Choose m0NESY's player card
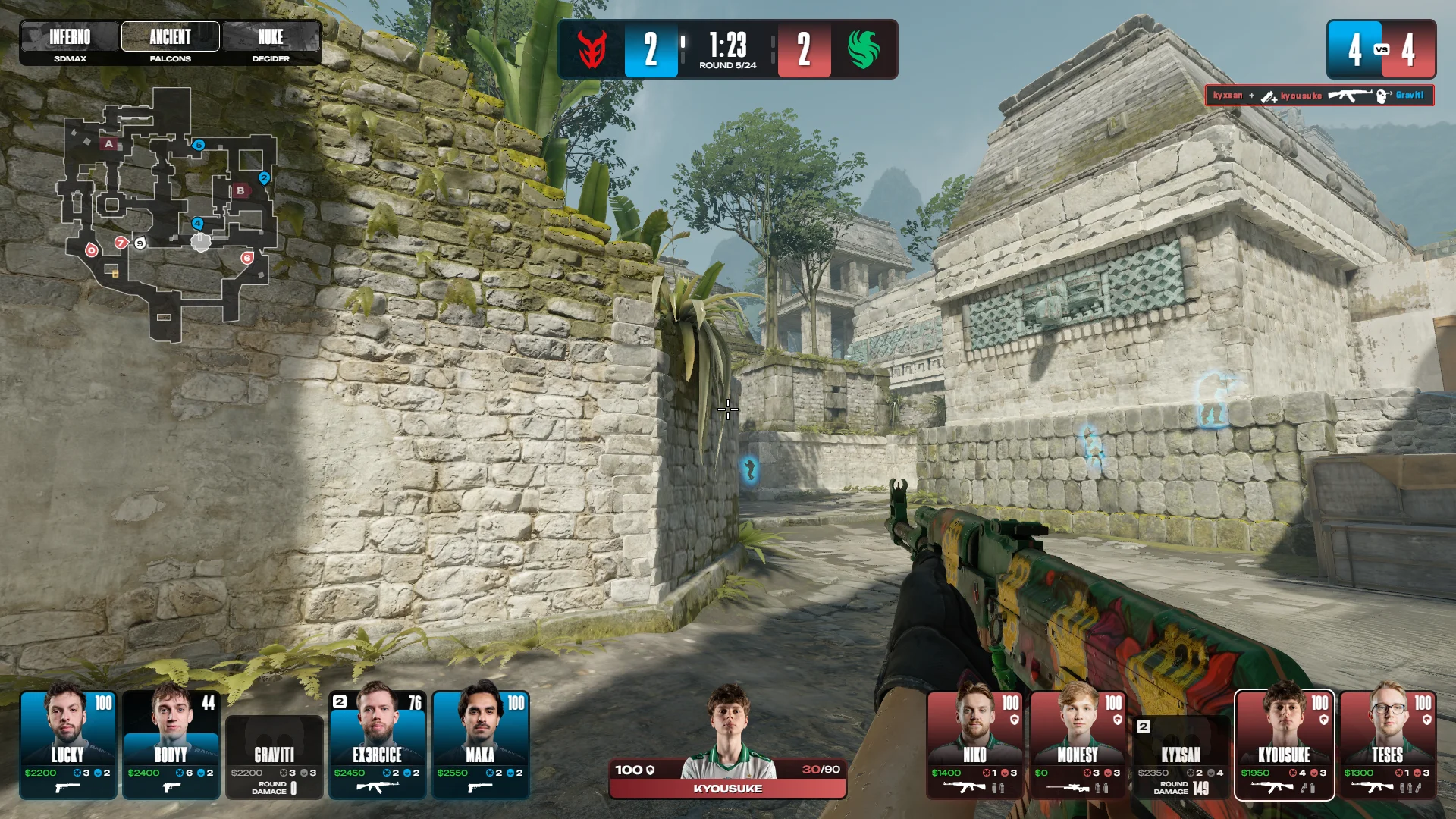The image size is (1456, 819). click(x=1078, y=745)
